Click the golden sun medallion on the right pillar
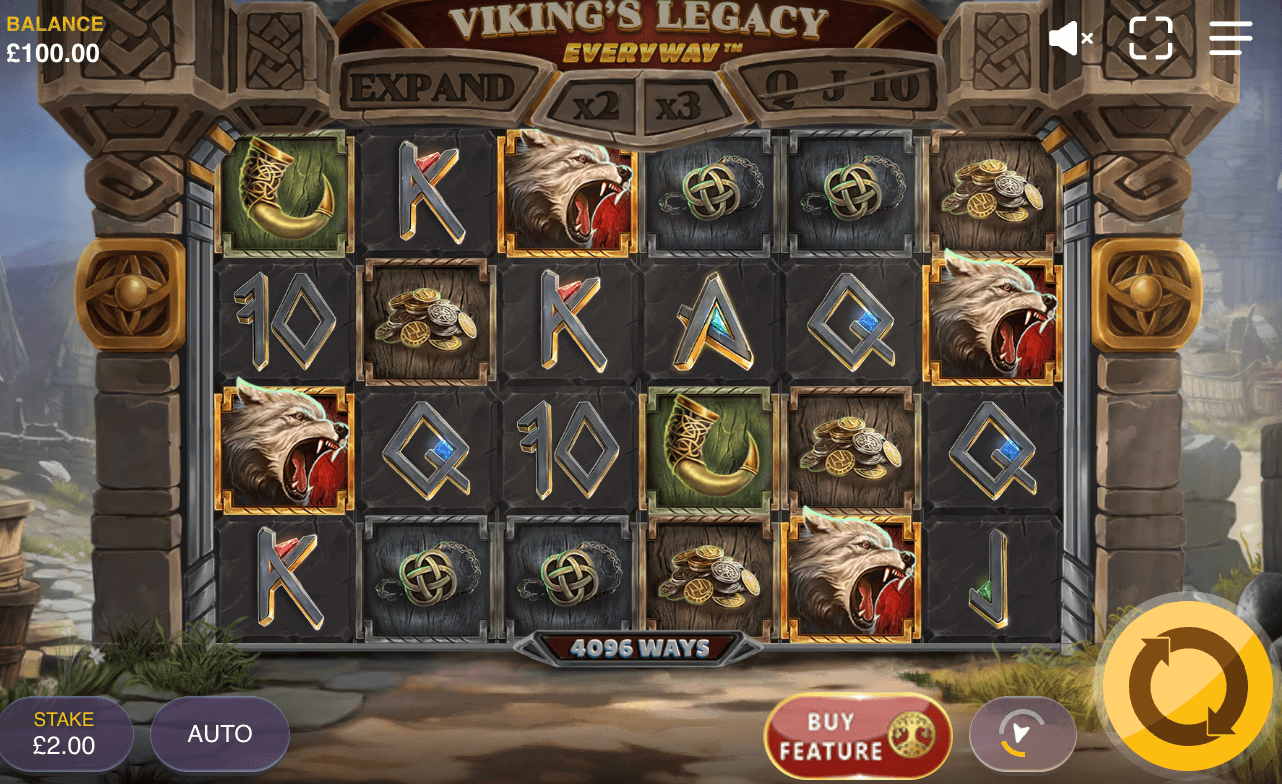Screen dimensions: 1282x784 pos(1146,291)
